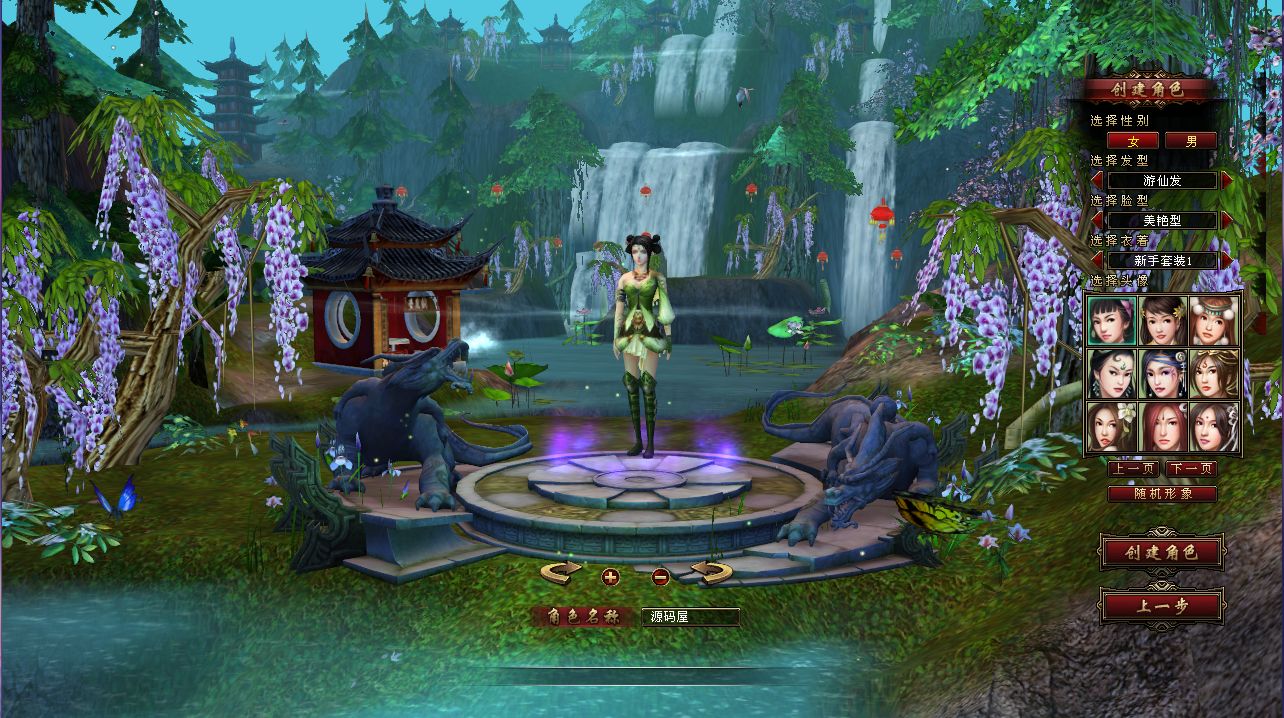Screen dimensions: 1284x718
Task: Zoom out with the minus button
Action: coord(660,576)
